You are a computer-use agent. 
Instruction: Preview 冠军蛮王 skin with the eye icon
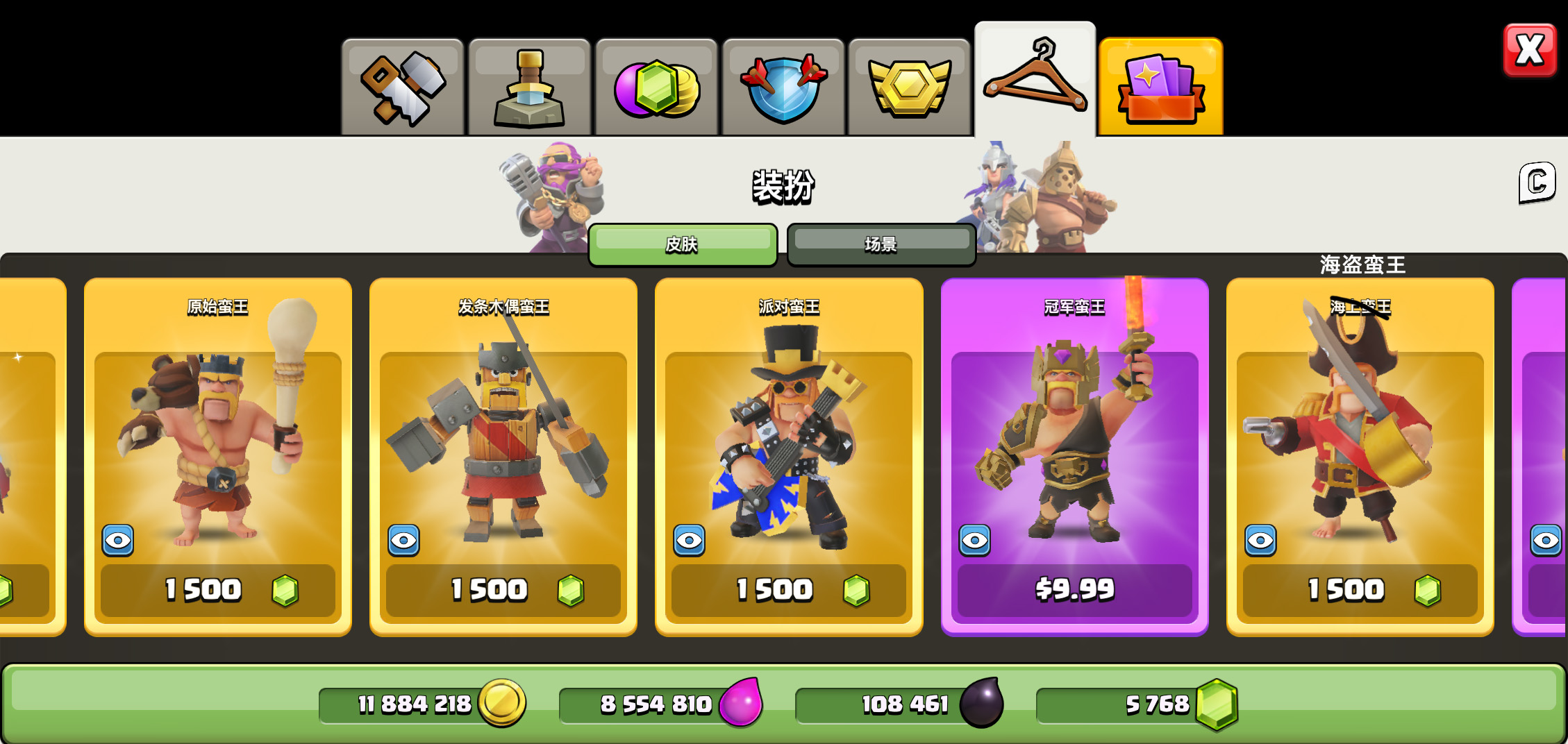(975, 540)
